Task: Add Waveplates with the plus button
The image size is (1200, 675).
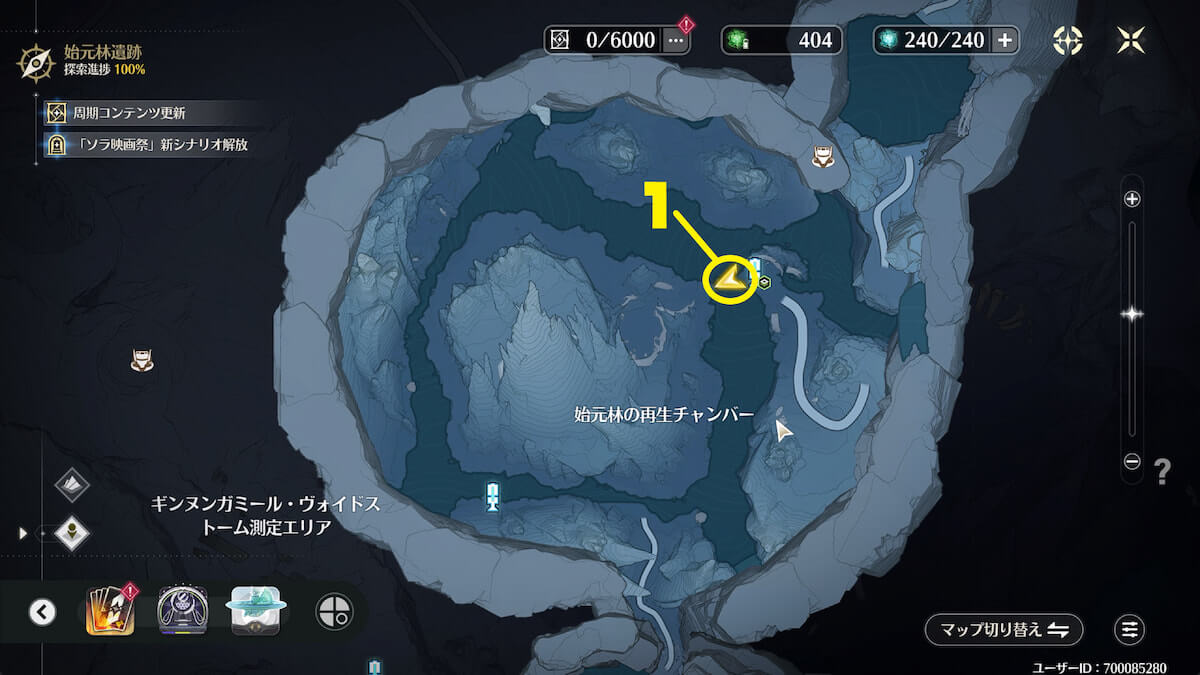Action: click(1005, 40)
